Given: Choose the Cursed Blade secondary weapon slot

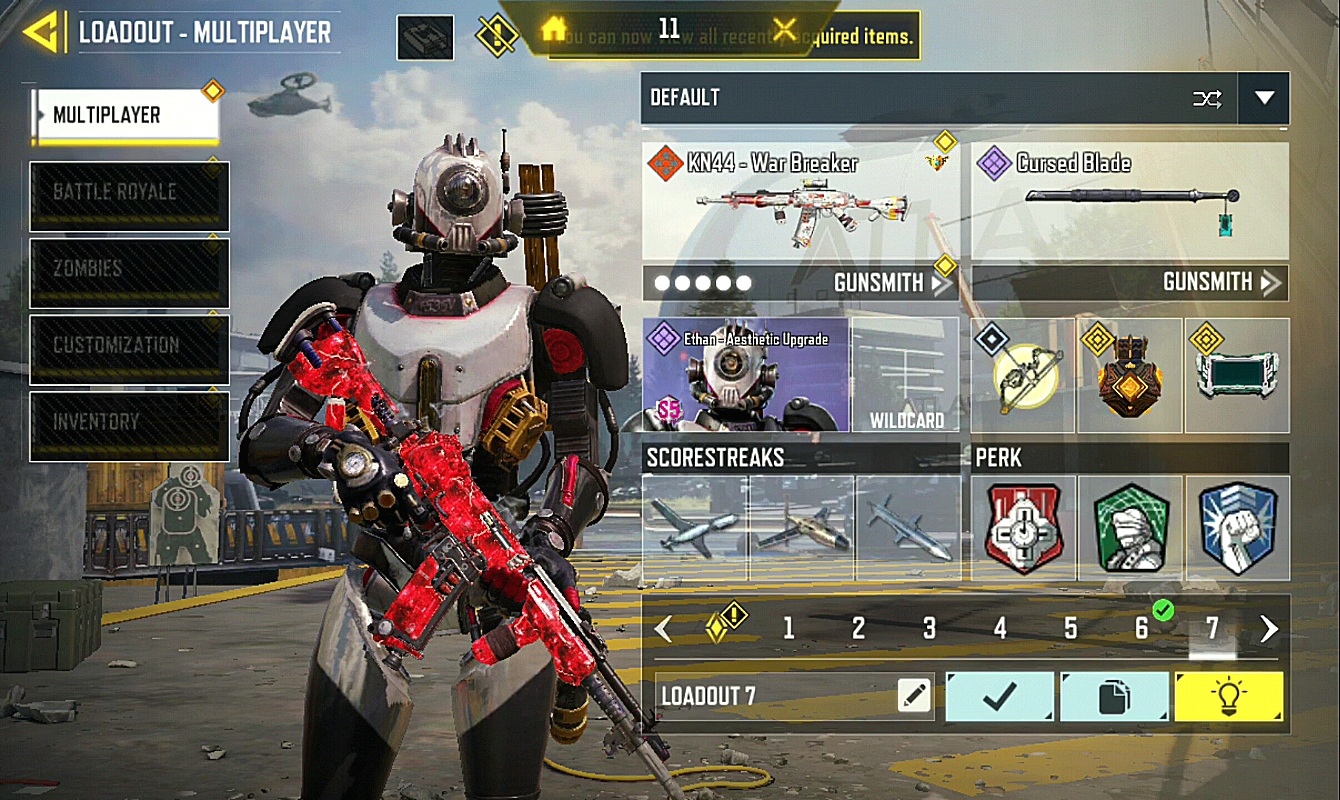Looking at the screenshot, I should [x=1129, y=202].
